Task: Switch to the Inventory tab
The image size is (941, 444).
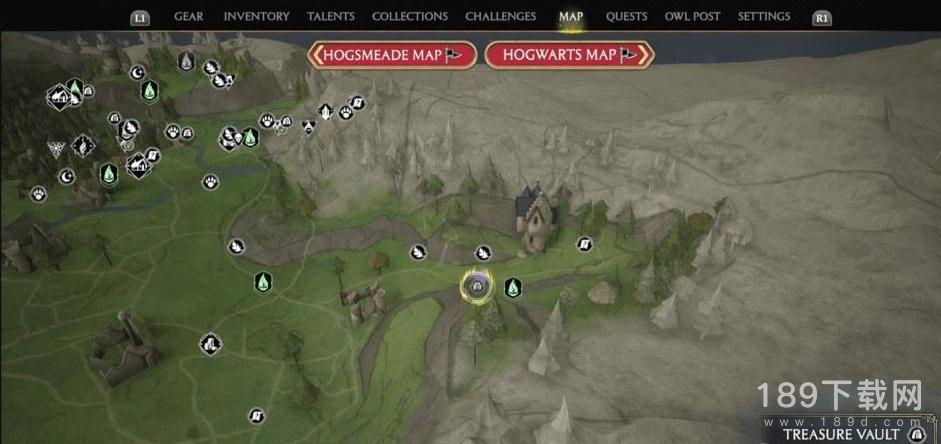Action: 256,17
